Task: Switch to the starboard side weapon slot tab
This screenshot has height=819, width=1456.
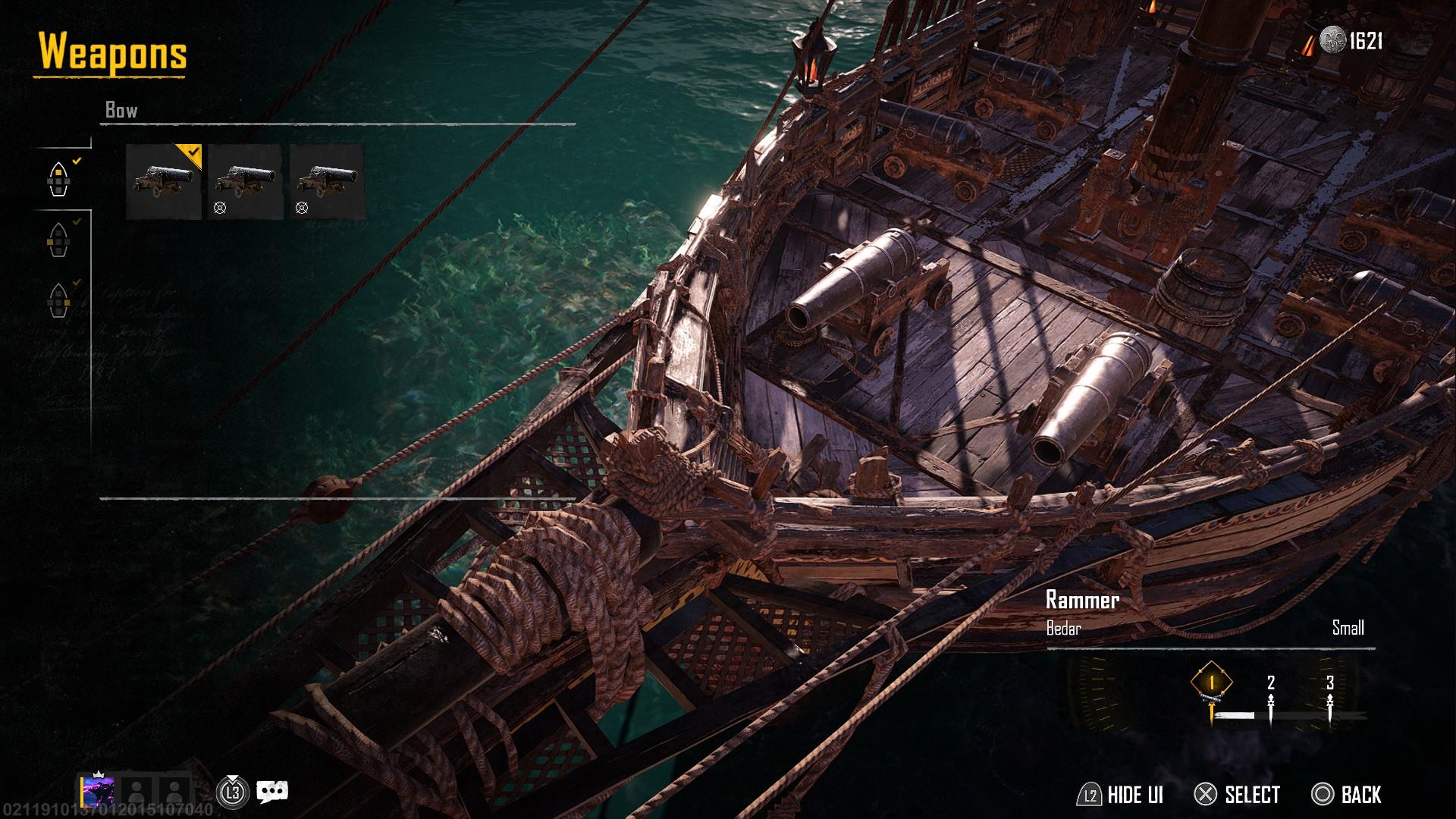Action: click(58, 301)
